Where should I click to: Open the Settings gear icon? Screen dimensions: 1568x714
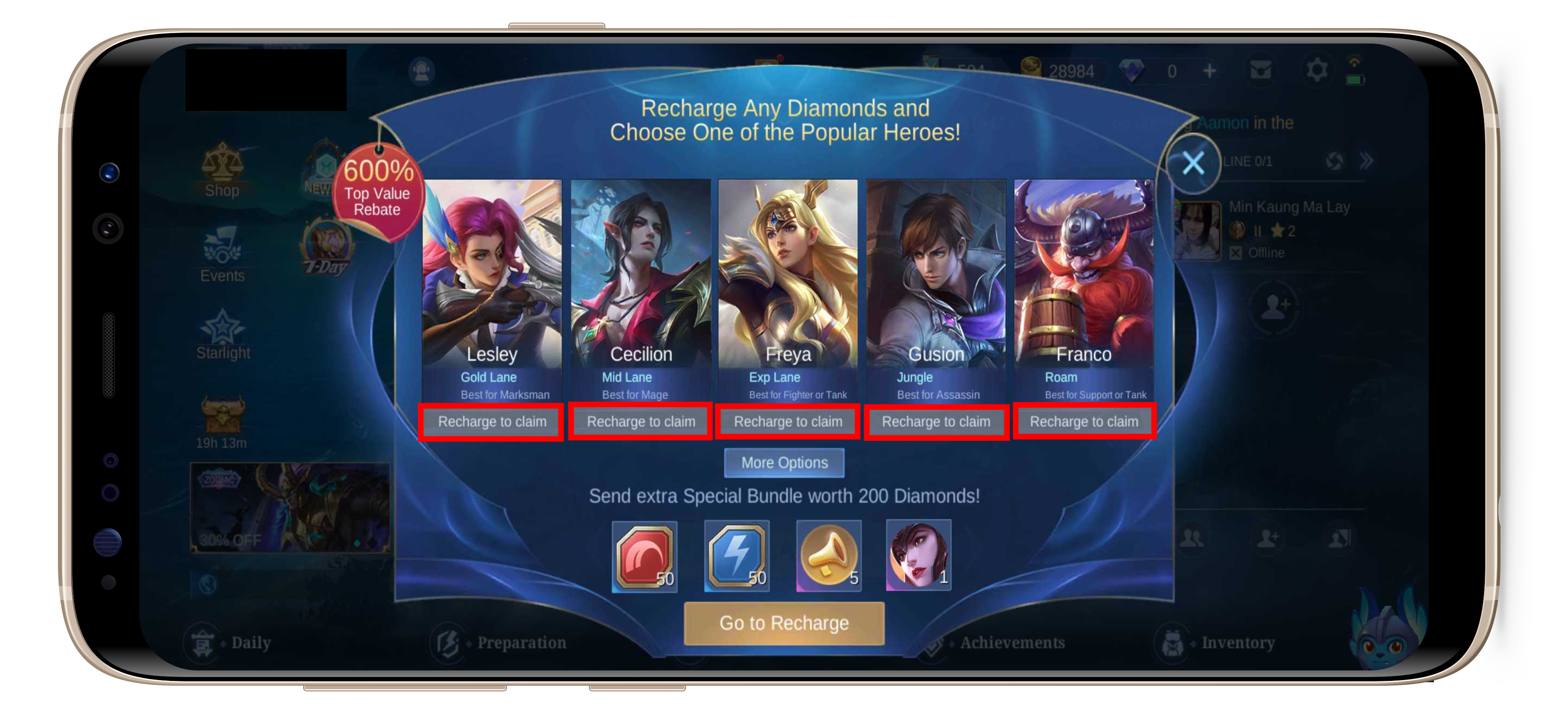tap(1318, 69)
